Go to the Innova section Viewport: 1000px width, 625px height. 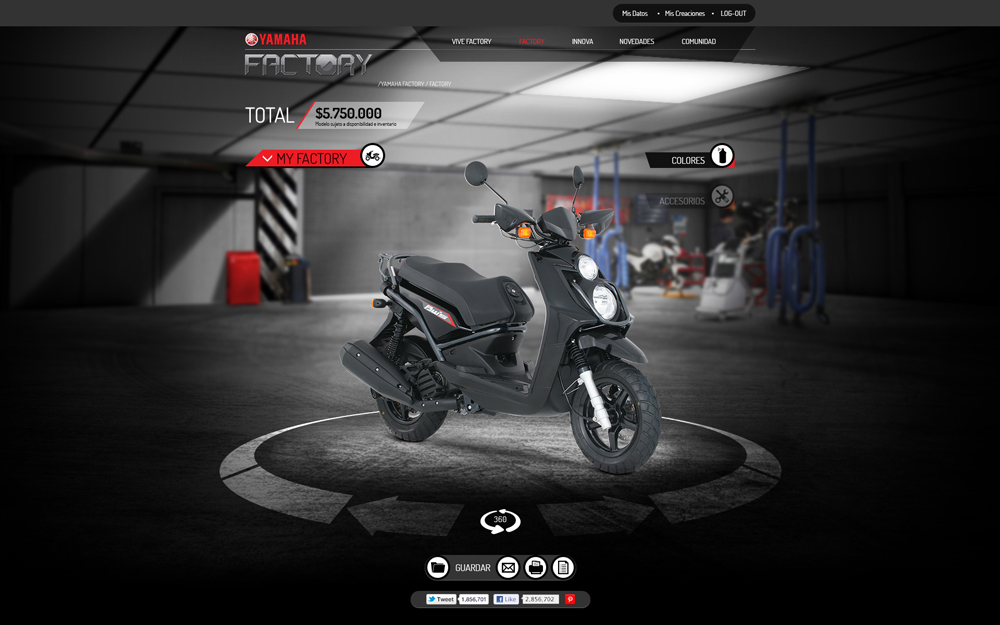582,42
